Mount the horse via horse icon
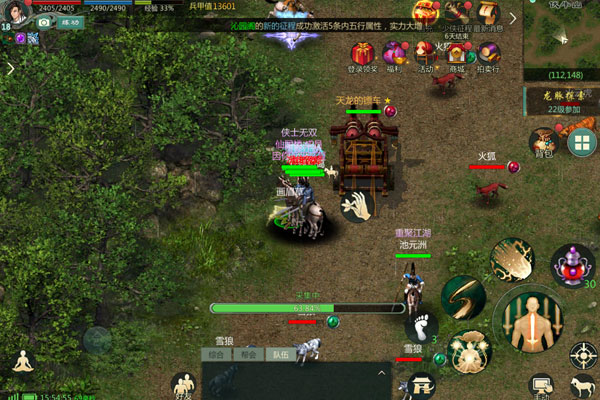Image resolution: width=600 pixels, height=400 pixels. [583, 387]
